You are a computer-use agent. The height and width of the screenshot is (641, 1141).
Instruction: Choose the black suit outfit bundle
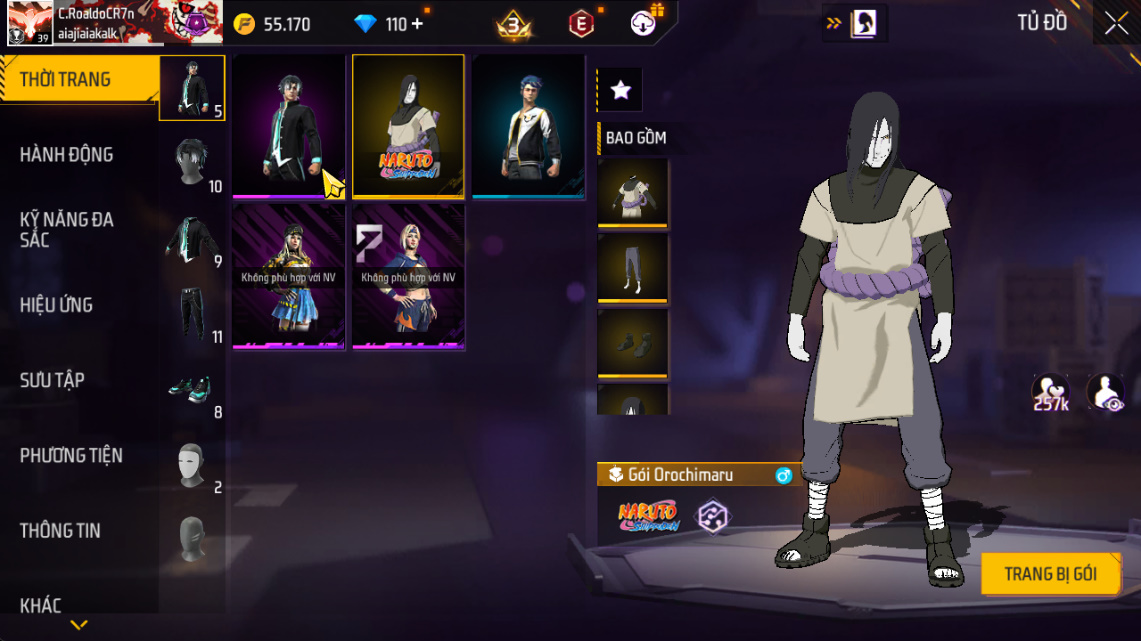[288, 126]
